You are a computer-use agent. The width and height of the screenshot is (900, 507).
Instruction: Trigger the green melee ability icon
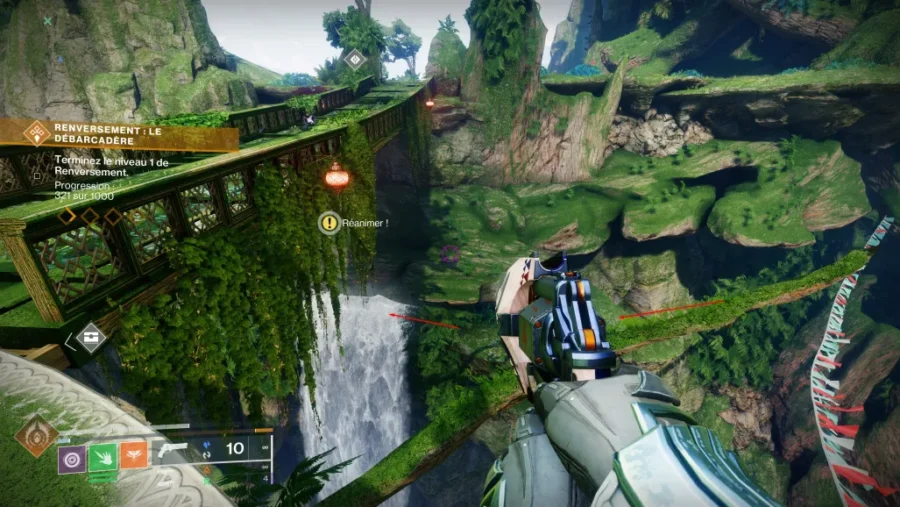[104, 459]
